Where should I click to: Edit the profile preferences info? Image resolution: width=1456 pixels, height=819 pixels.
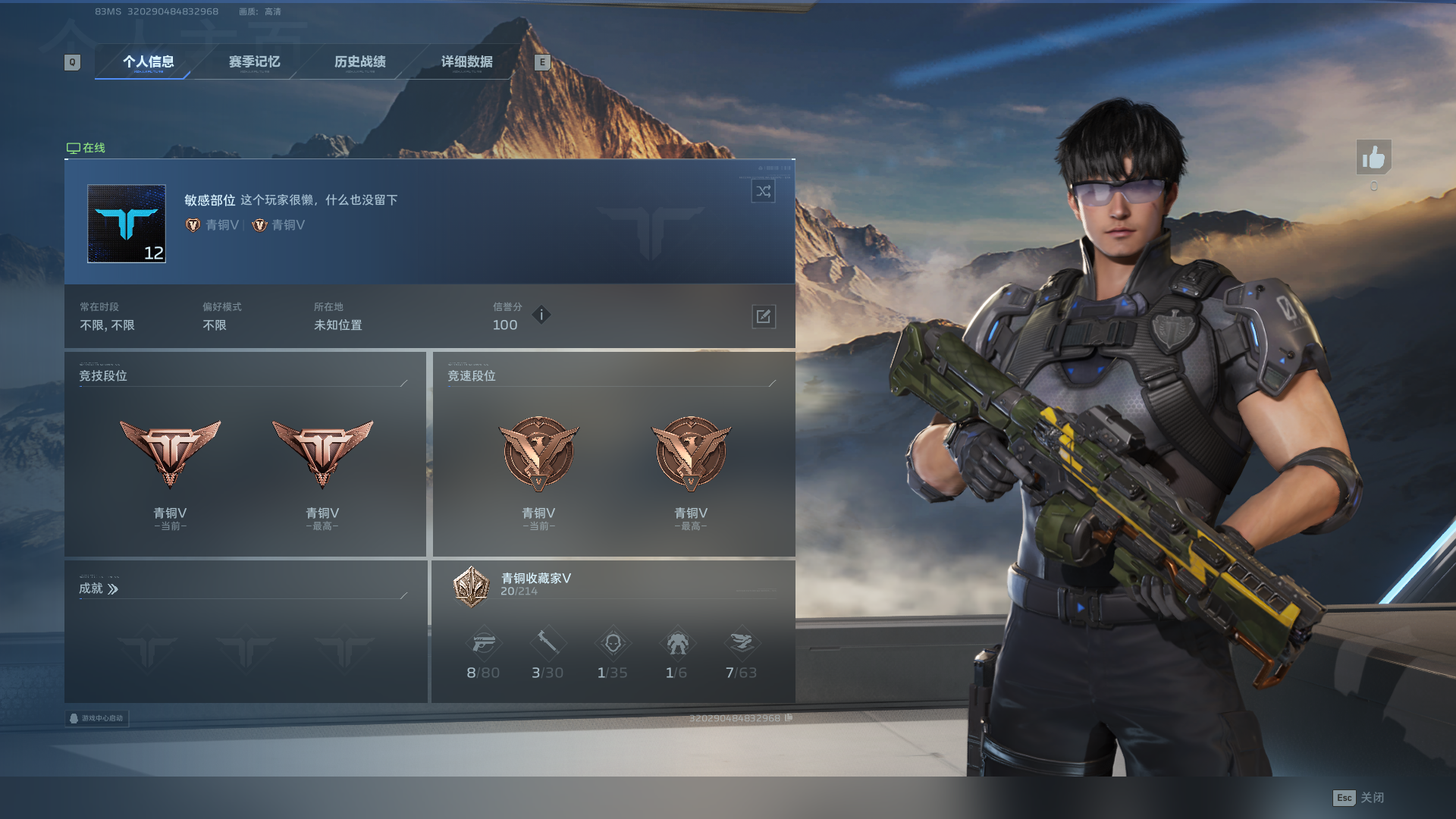click(x=764, y=316)
